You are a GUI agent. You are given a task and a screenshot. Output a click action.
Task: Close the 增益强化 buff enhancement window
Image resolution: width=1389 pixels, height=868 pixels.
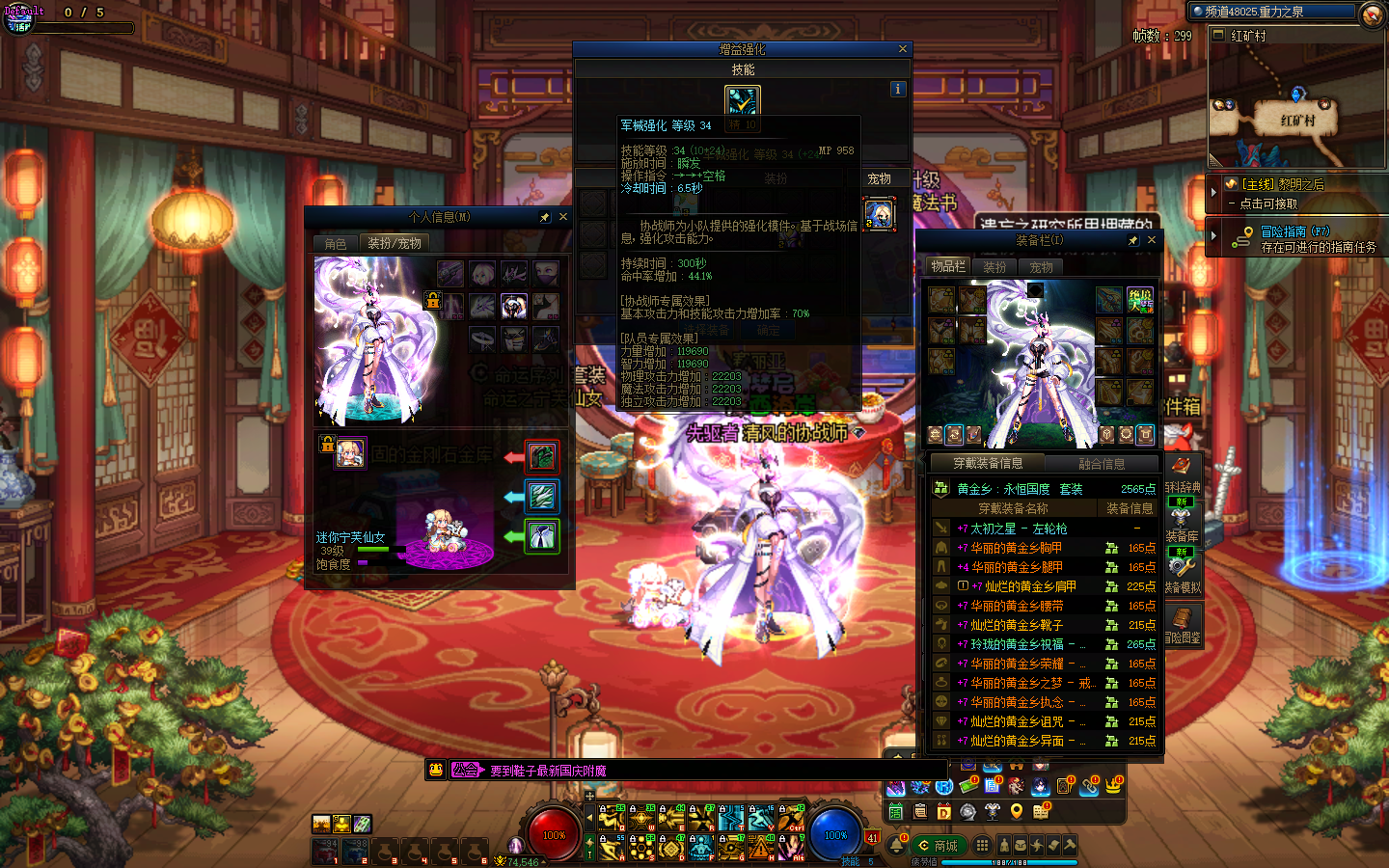tap(903, 49)
